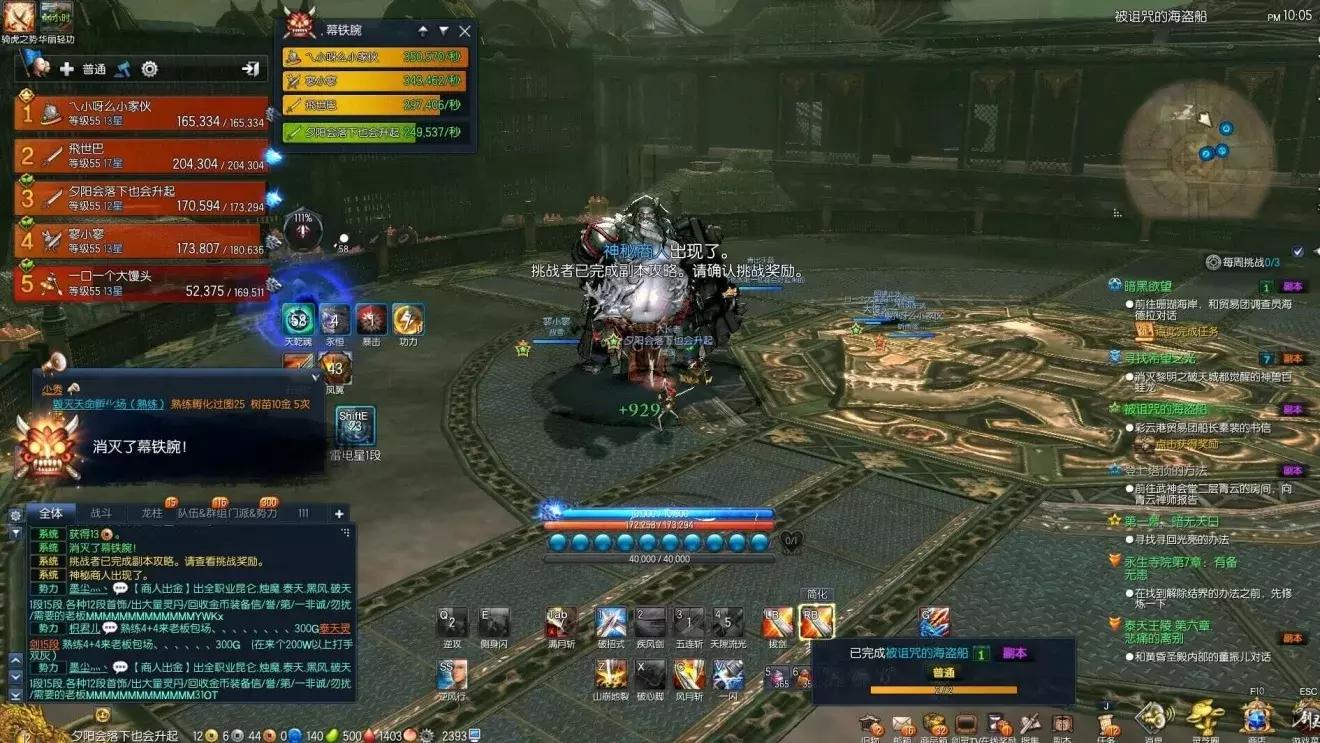
Task: Trigger the 风月斩 skill icon
Action: (x=688, y=675)
